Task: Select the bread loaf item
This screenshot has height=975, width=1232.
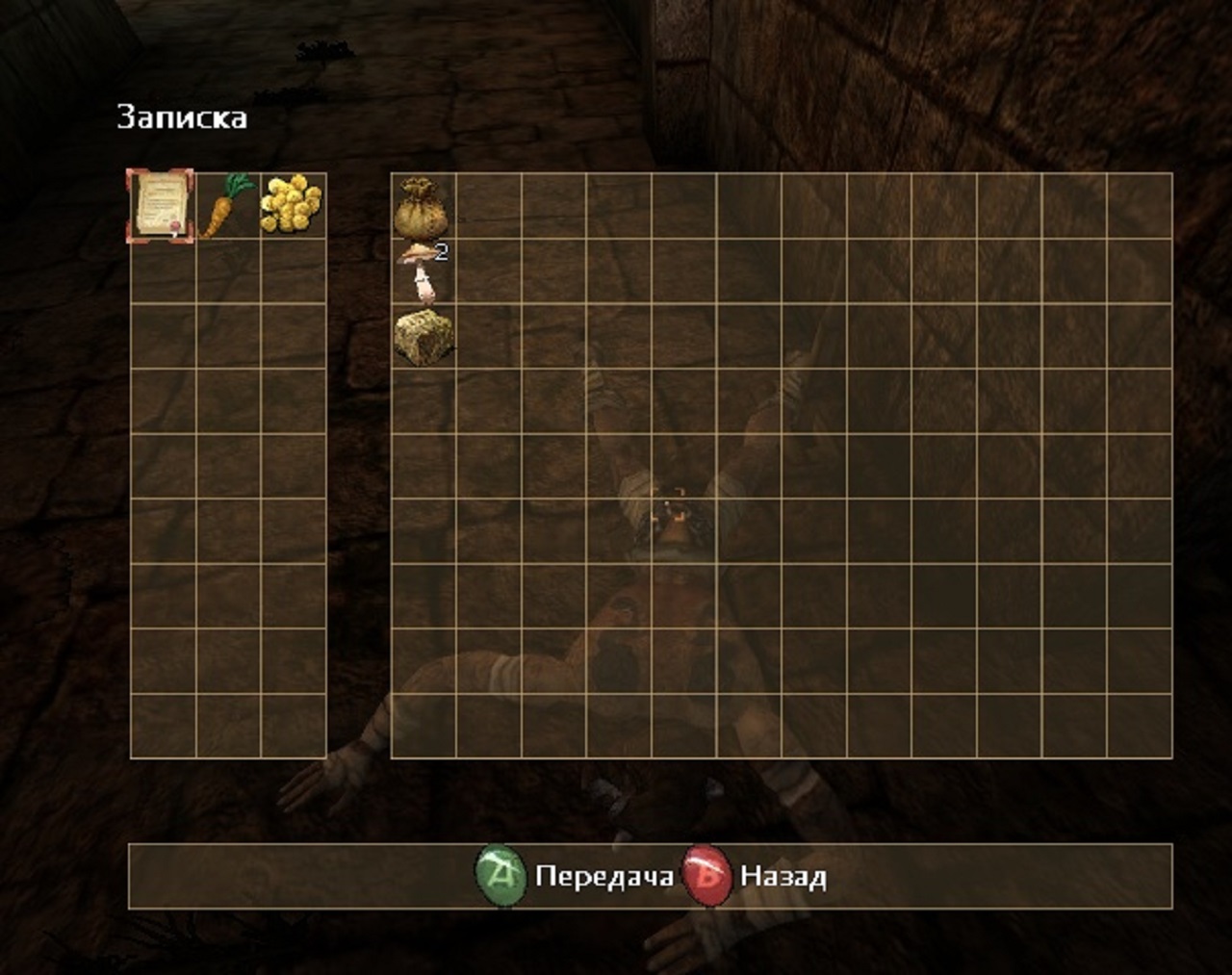Action: click(x=423, y=337)
